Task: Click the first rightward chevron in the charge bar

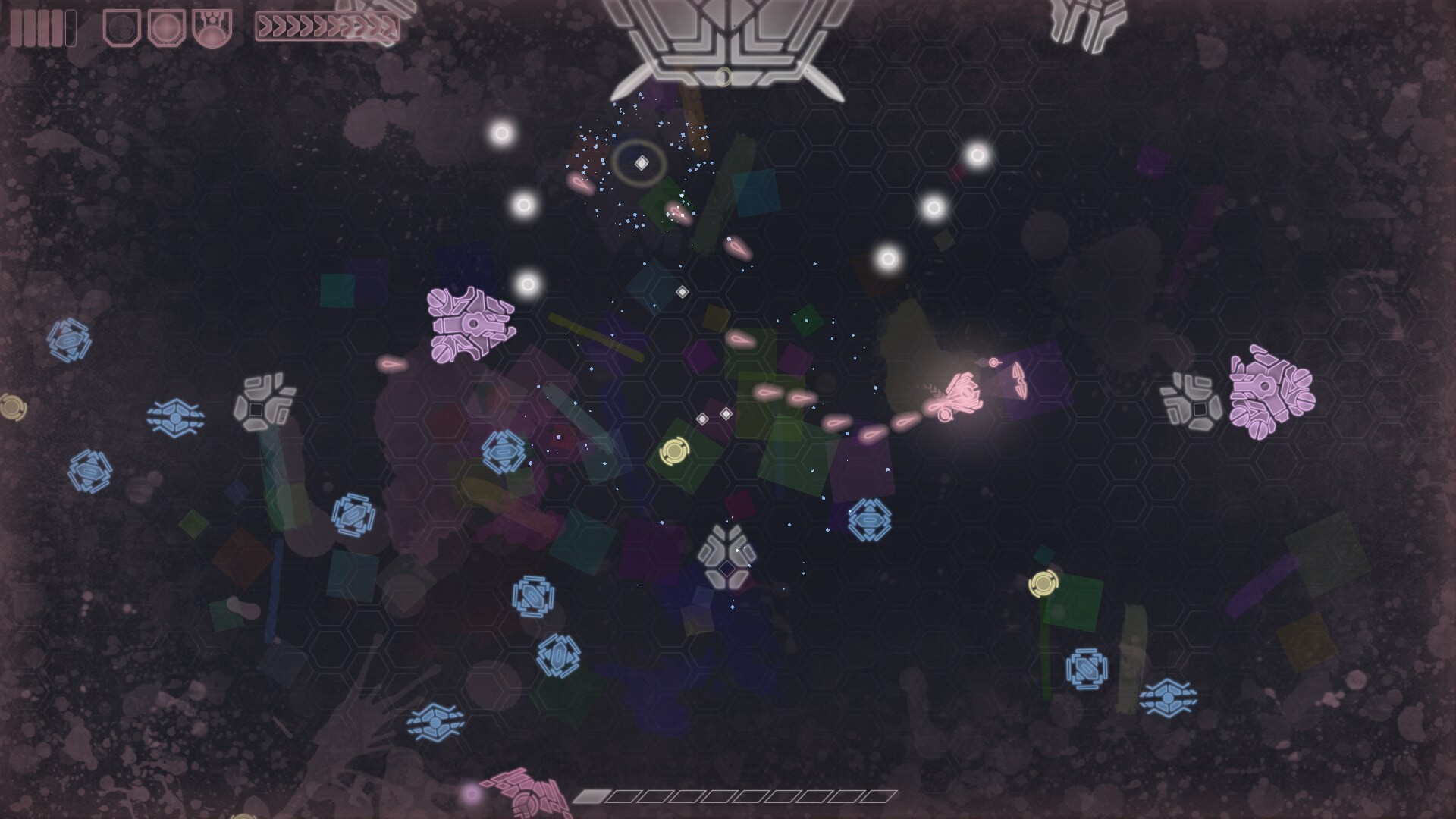Action: pyautogui.click(x=267, y=24)
